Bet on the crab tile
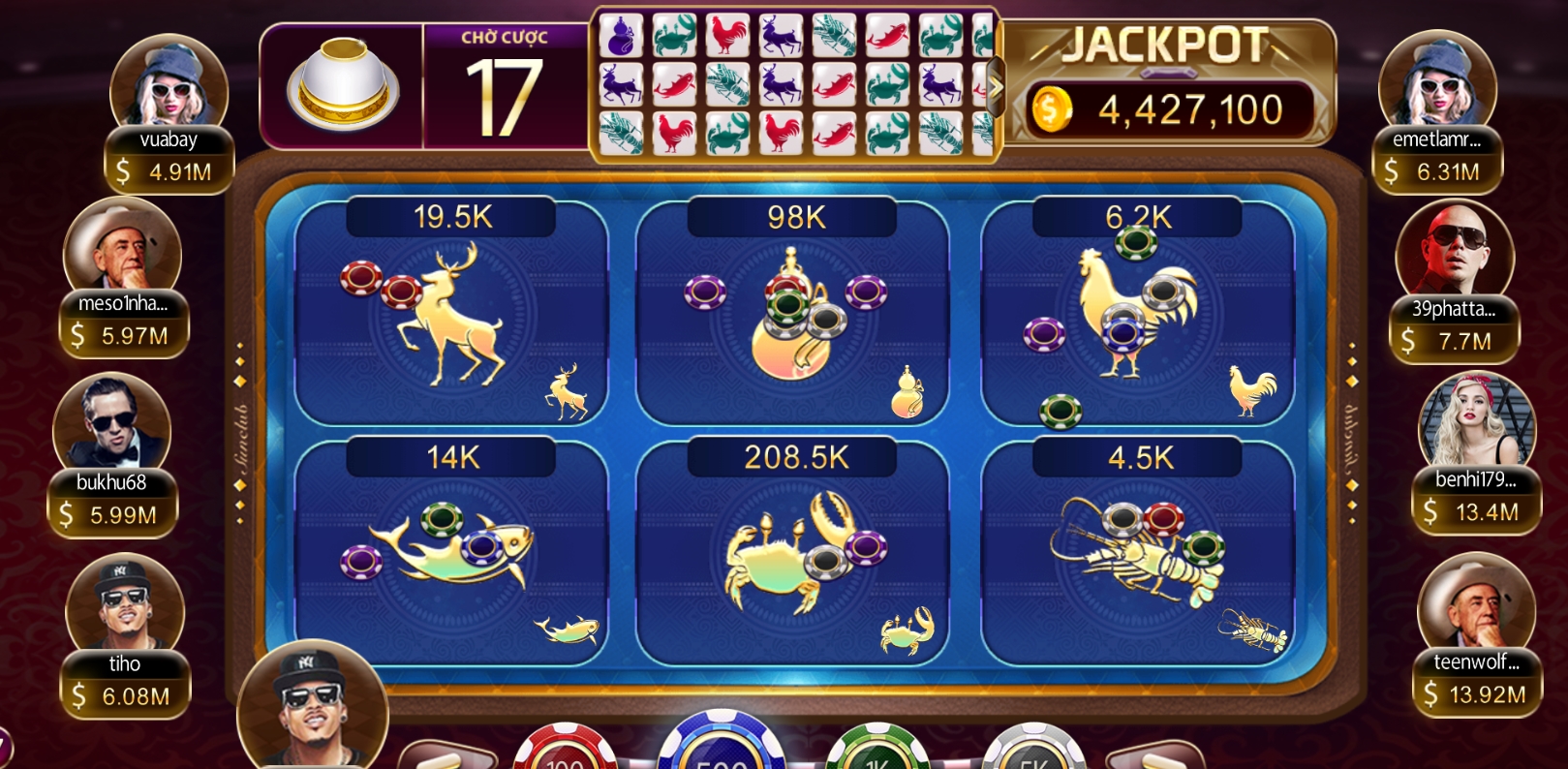The width and height of the screenshot is (1568, 769). coord(792,557)
